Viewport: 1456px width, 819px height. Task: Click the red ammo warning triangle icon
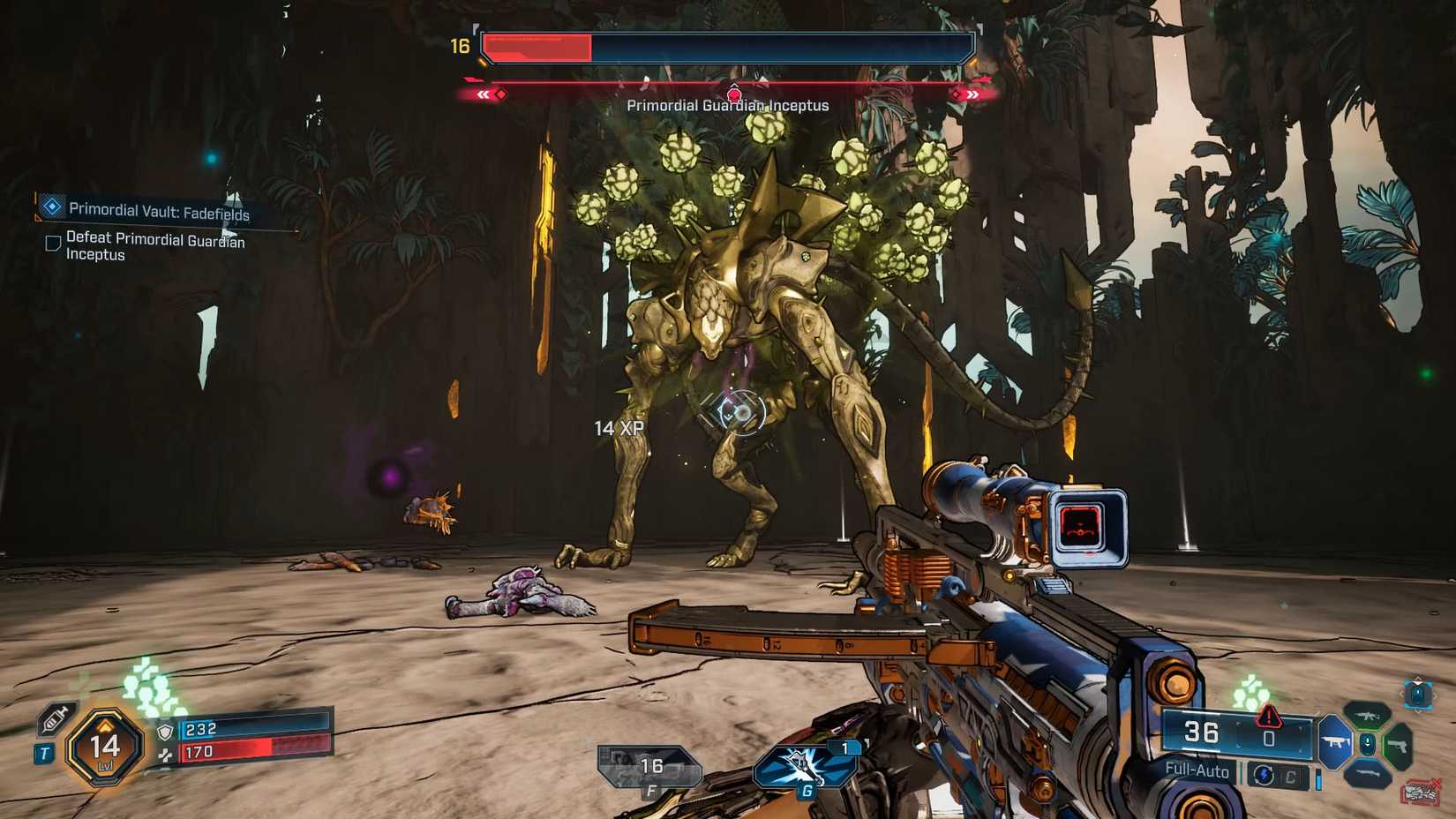1268,717
